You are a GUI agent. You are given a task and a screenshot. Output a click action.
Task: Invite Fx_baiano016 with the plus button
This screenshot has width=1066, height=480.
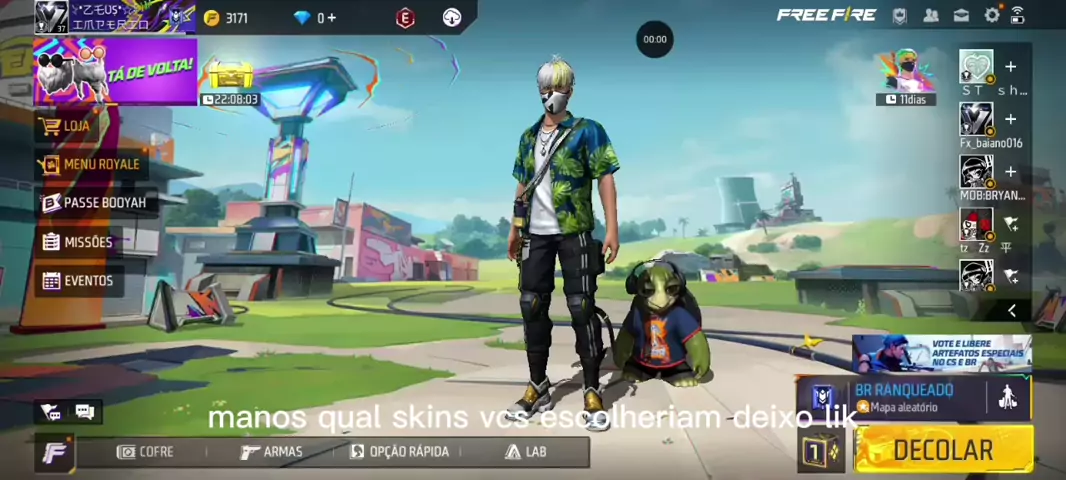pos(1010,119)
